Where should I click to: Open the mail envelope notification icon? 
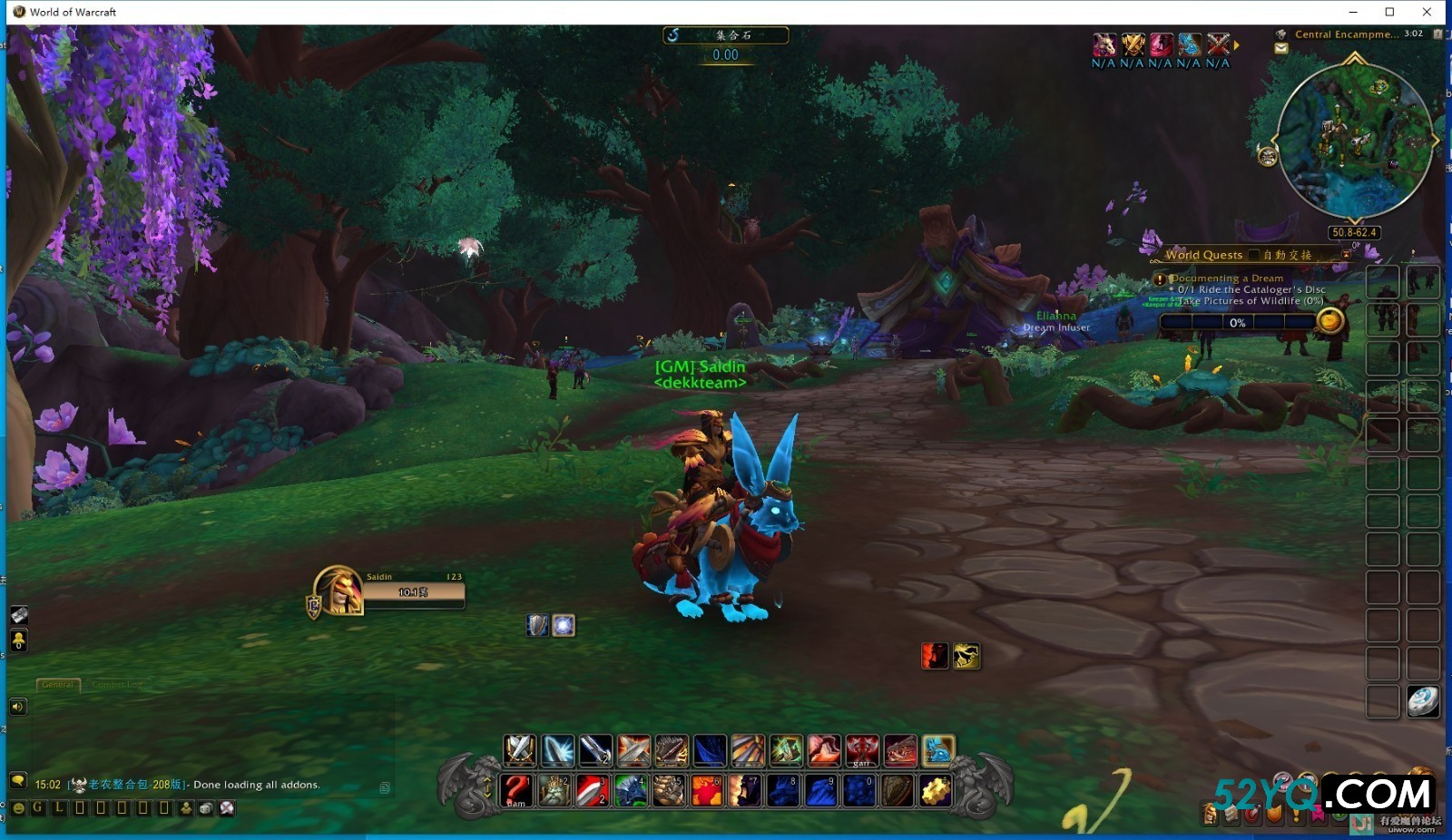[x=1281, y=49]
